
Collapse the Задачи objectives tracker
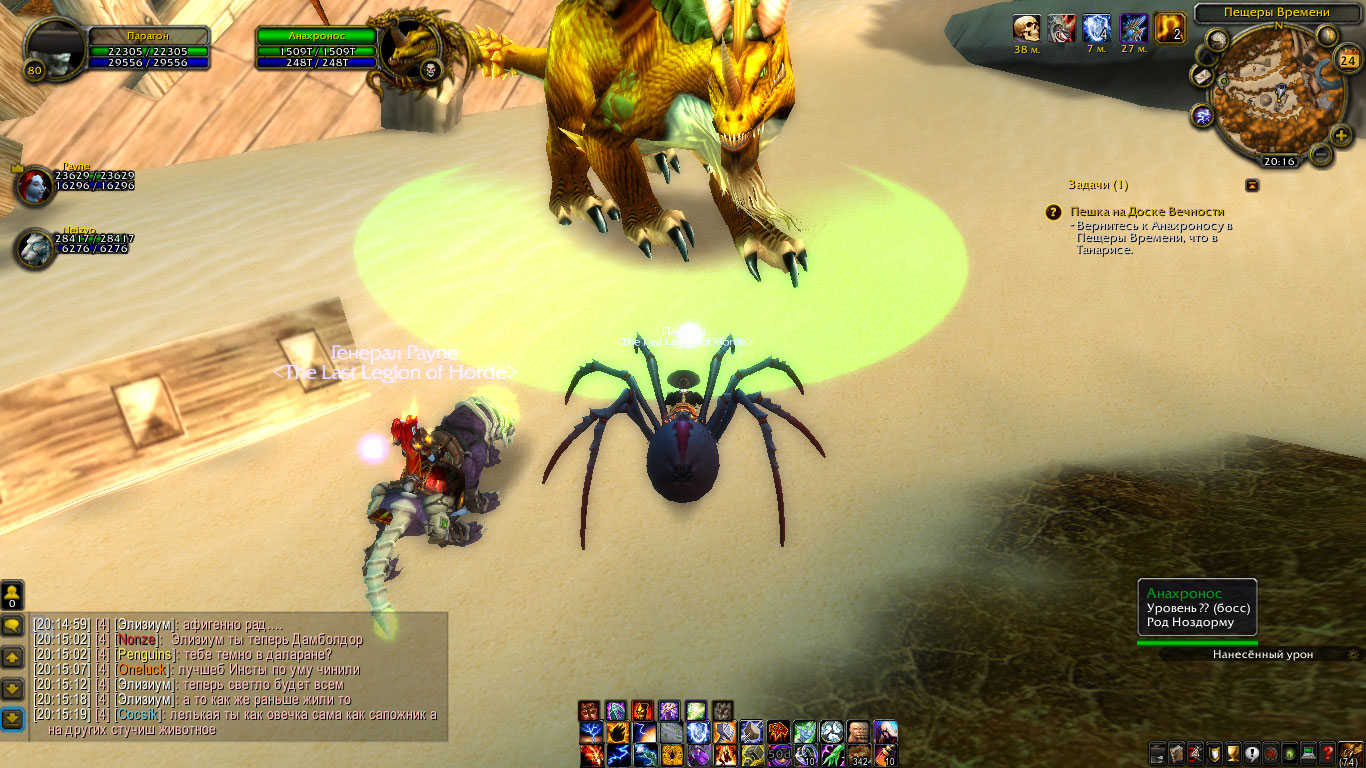pos(1251,185)
